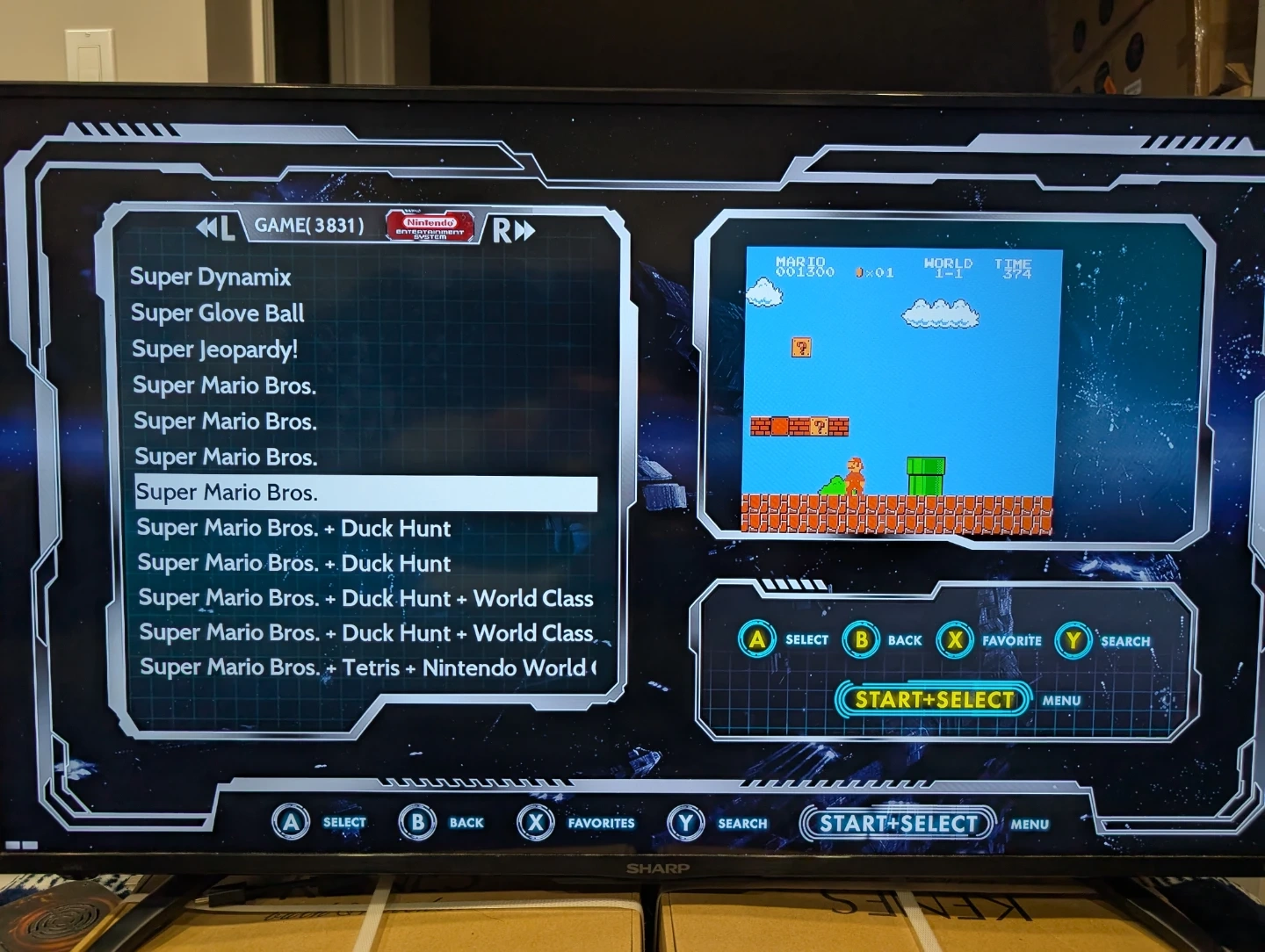Image resolution: width=1265 pixels, height=952 pixels.
Task: Open the Super Jeopardy! entry
Action: click(x=214, y=350)
